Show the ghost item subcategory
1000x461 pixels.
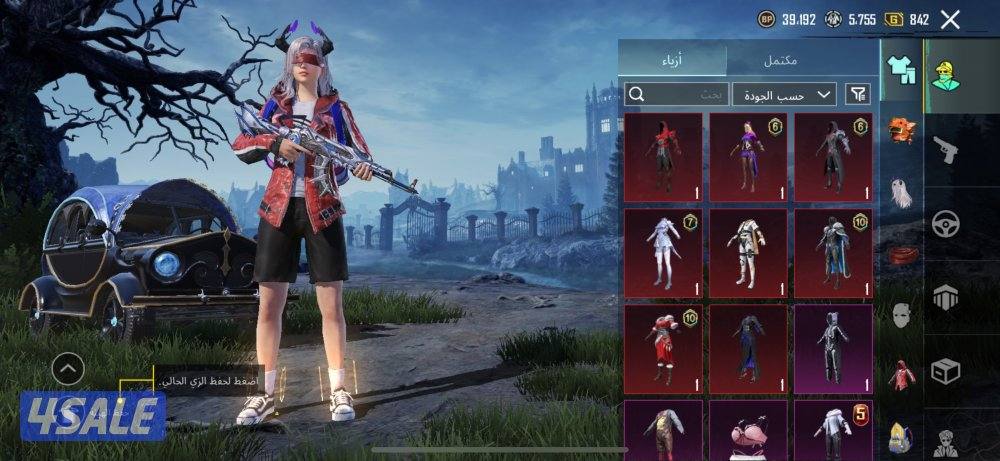point(902,192)
